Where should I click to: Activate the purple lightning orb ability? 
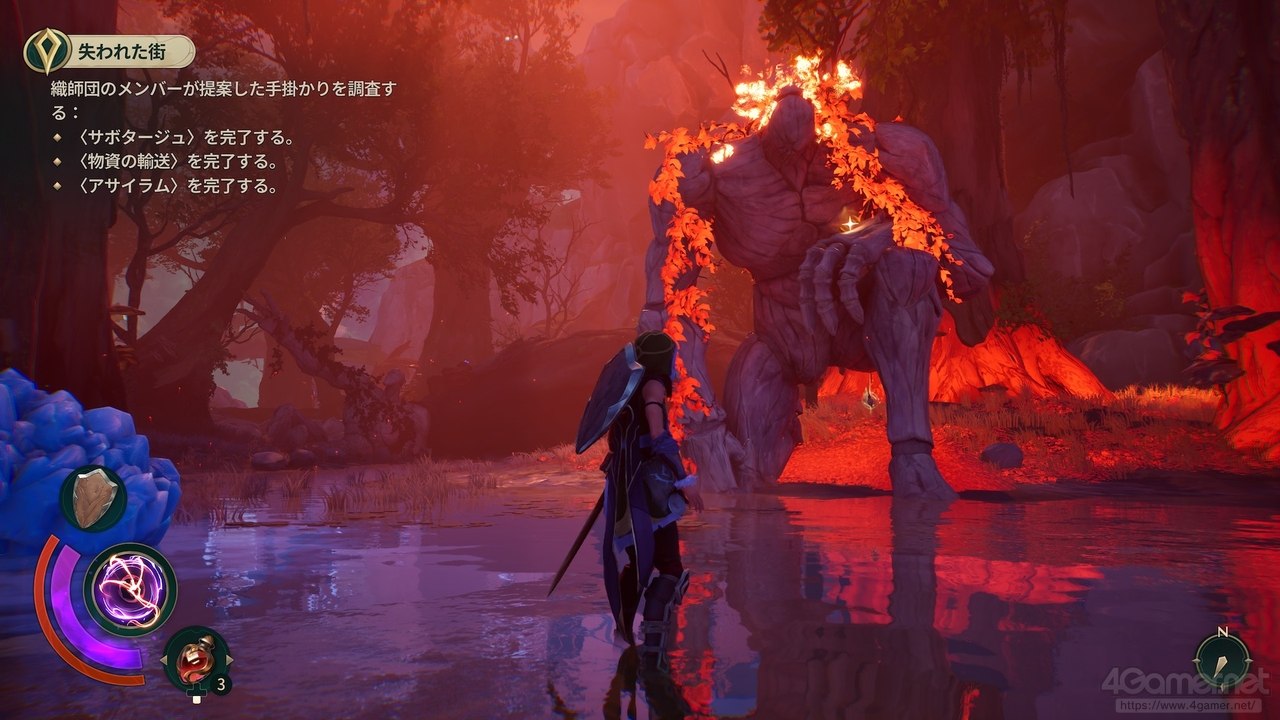(x=130, y=590)
